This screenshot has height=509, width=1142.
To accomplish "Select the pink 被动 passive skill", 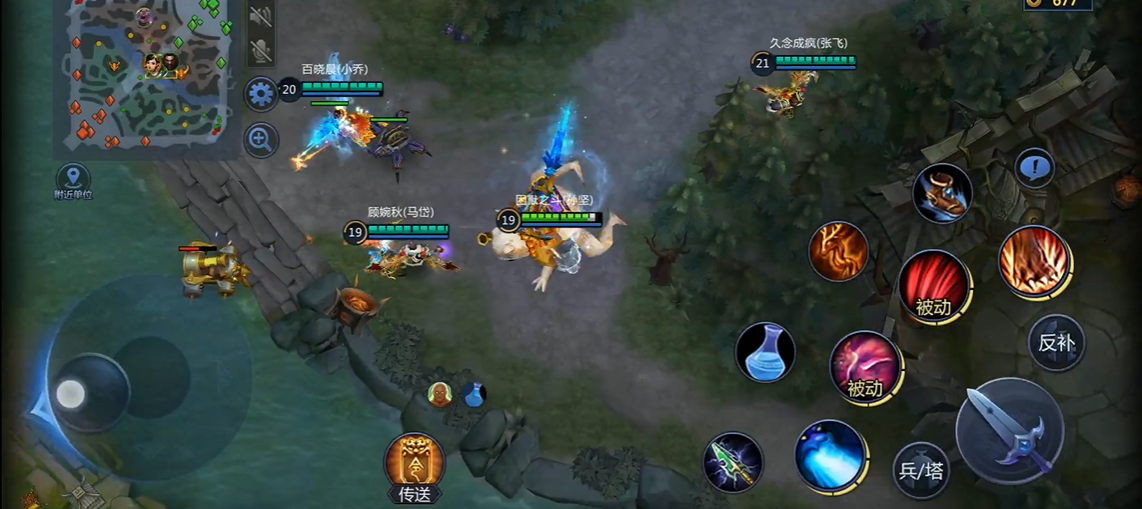I will pyautogui.click(x=864, y=366).
